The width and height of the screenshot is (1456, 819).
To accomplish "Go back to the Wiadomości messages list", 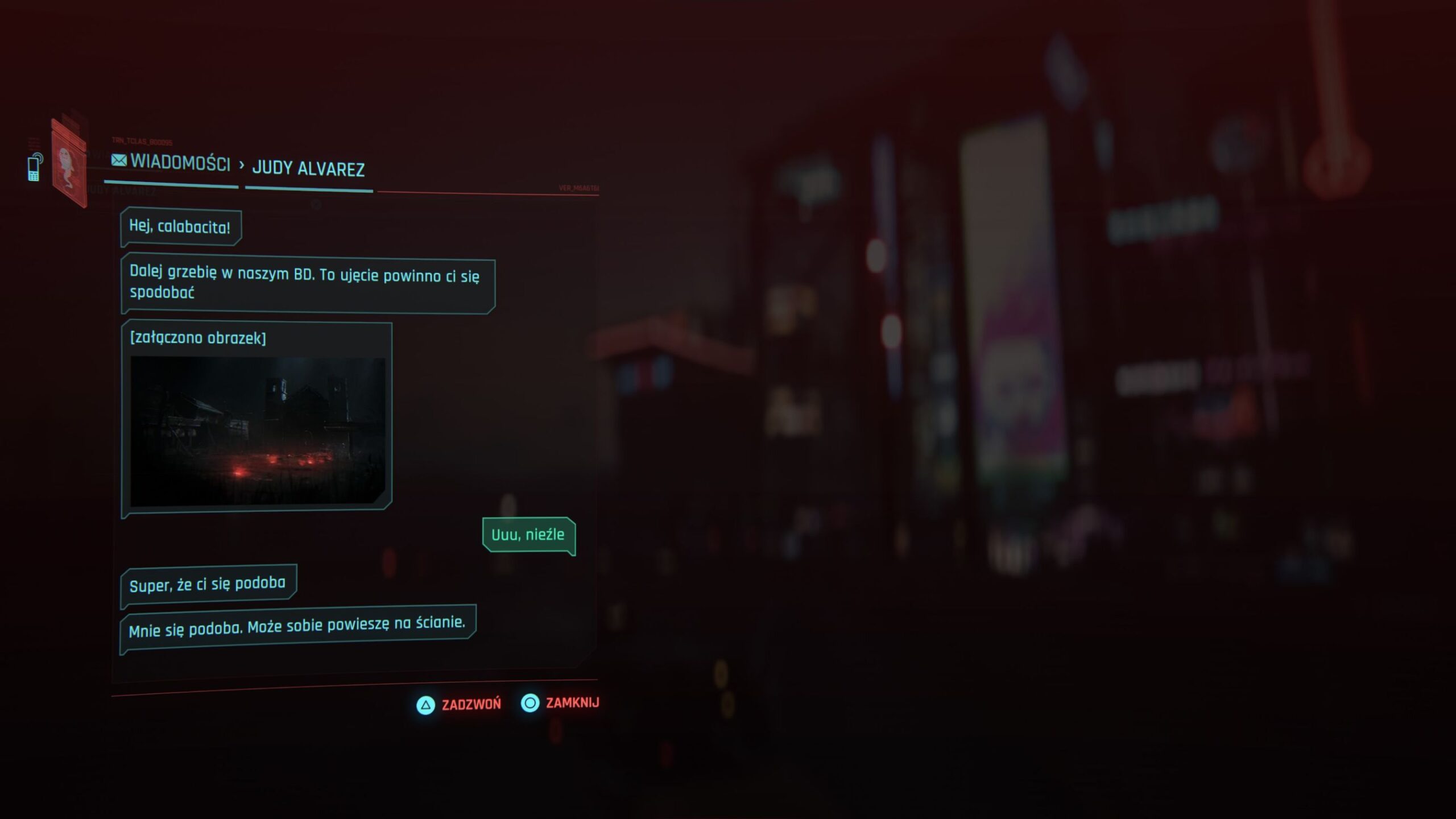I will 172,163.
